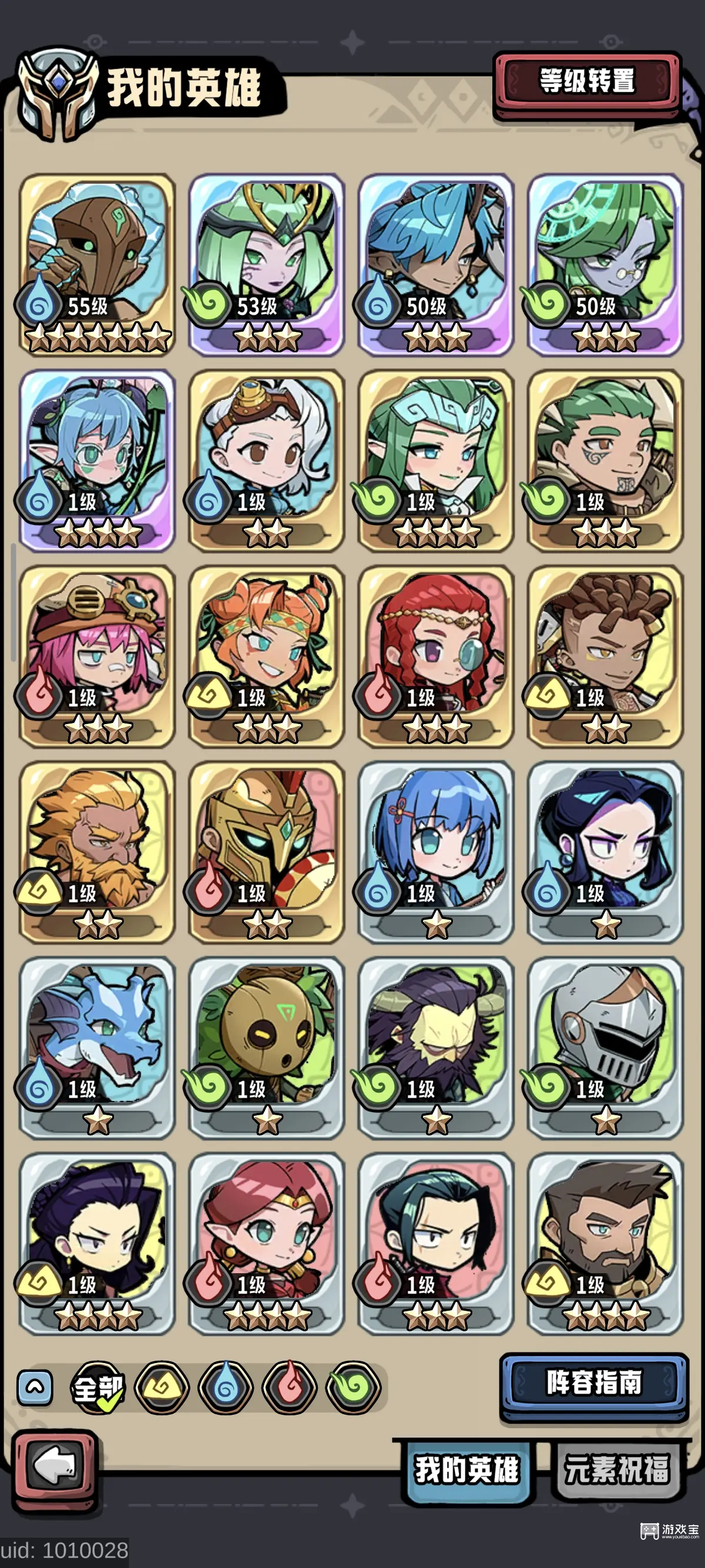Switch to the 元素祝福 tab
The height and width of the screenshot is (1568, 705).
[x=617, y=1470]
